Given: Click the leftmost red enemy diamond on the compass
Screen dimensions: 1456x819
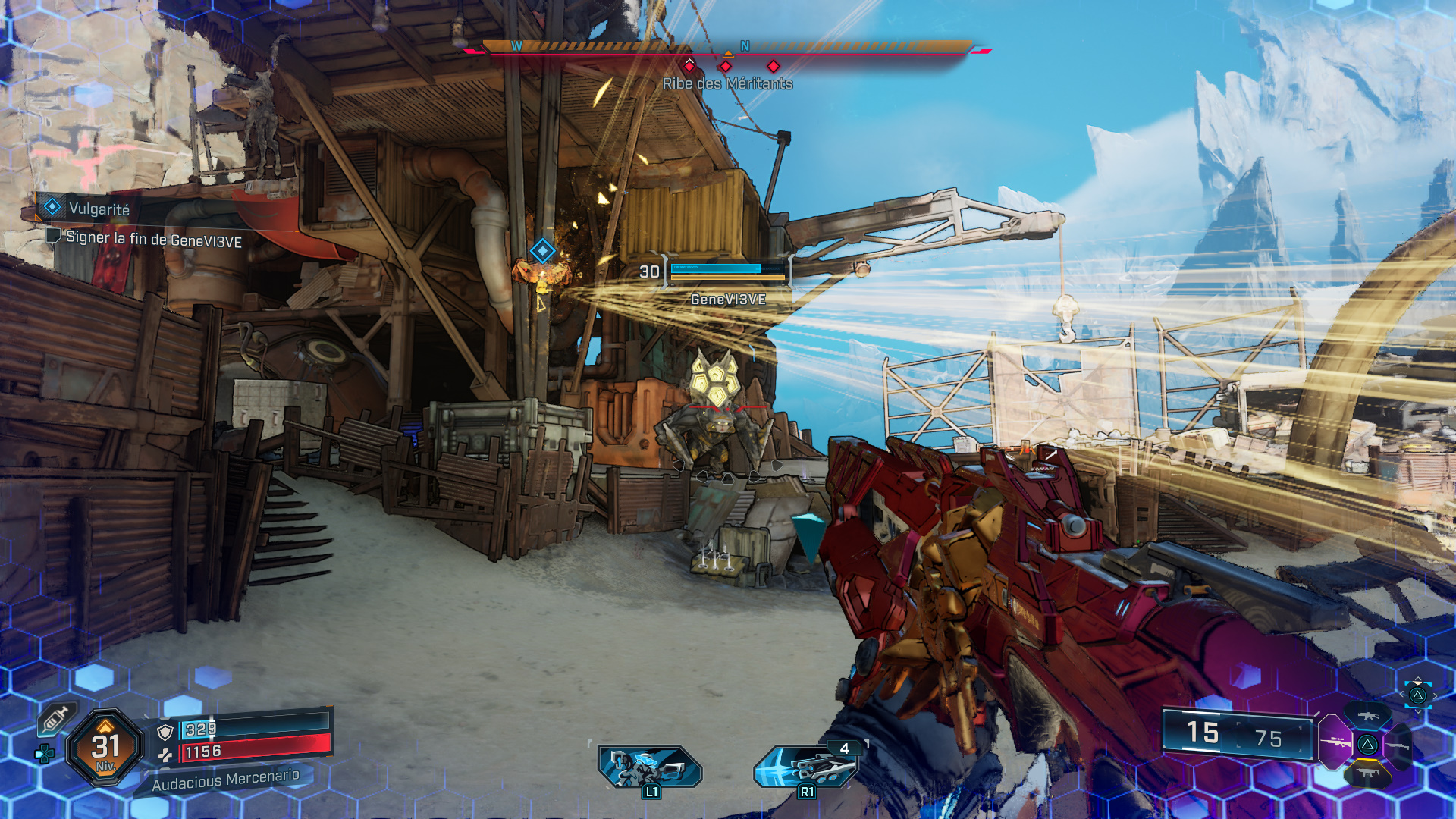Looking at the screenshot, I should coord(689,67).
